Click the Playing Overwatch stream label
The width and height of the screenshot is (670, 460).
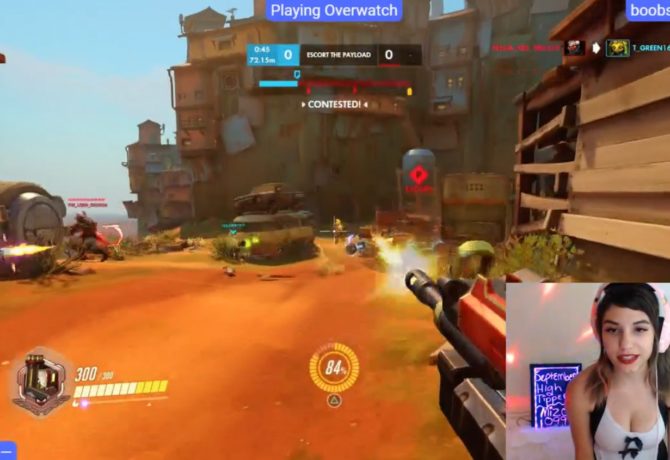tap(334, 11)
